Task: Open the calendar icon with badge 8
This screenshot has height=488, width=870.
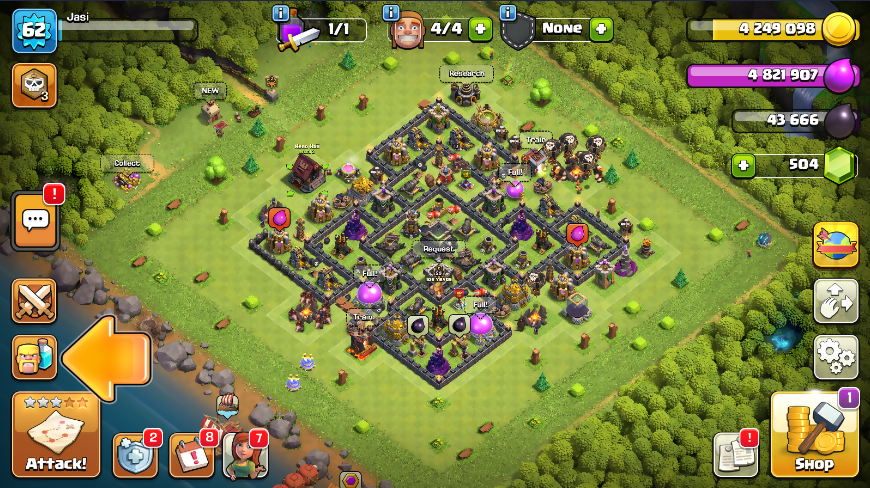Action: tap(191, 455)
